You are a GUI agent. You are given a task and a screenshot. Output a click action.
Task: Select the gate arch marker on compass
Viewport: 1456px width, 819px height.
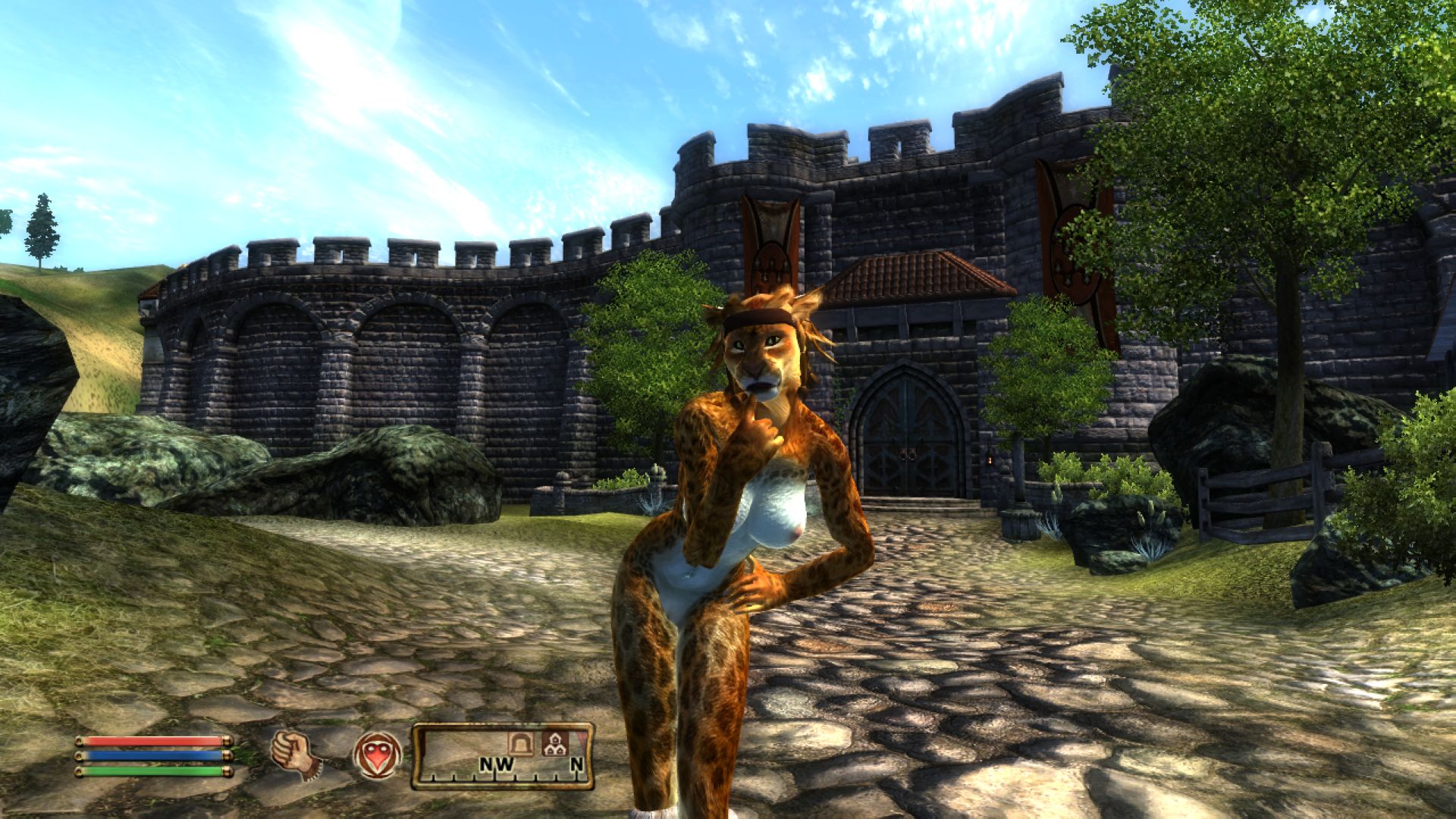pyautogui.click(x=522, y=743)
